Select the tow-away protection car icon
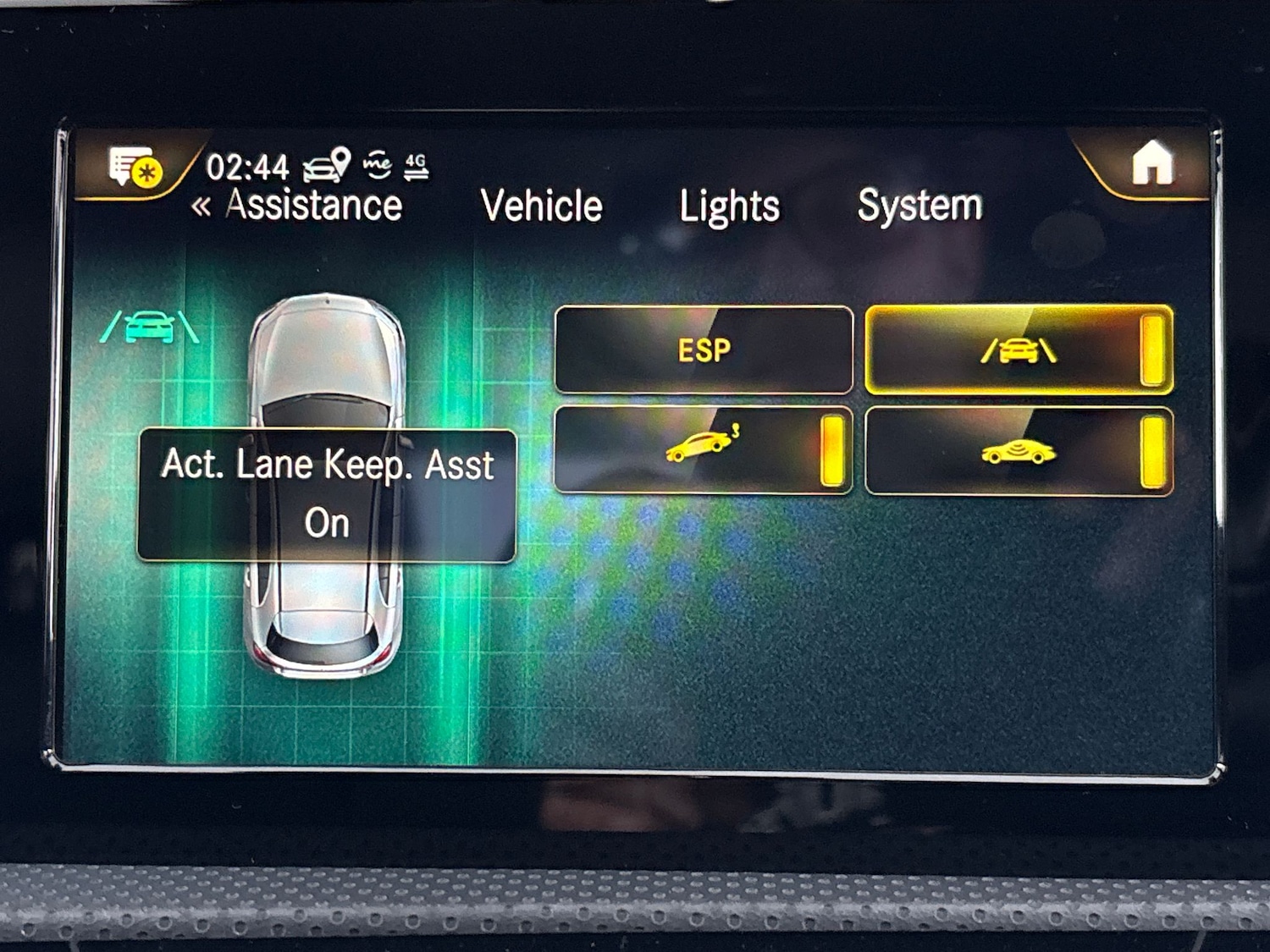 (701, 448)
